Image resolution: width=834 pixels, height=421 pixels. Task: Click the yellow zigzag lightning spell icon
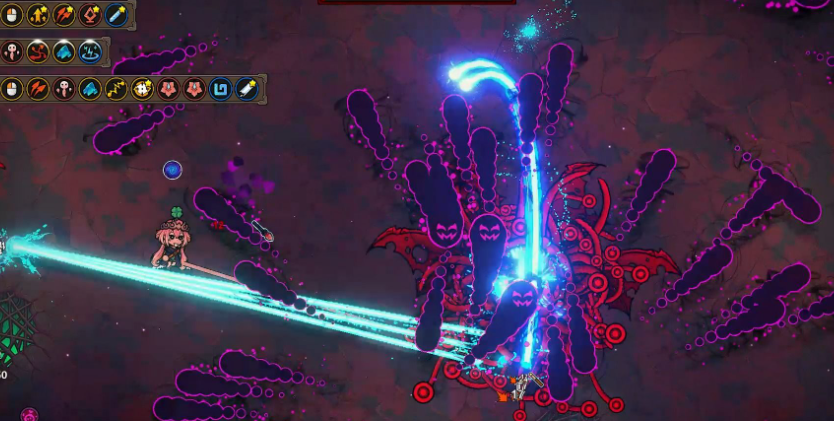(117, 89)
